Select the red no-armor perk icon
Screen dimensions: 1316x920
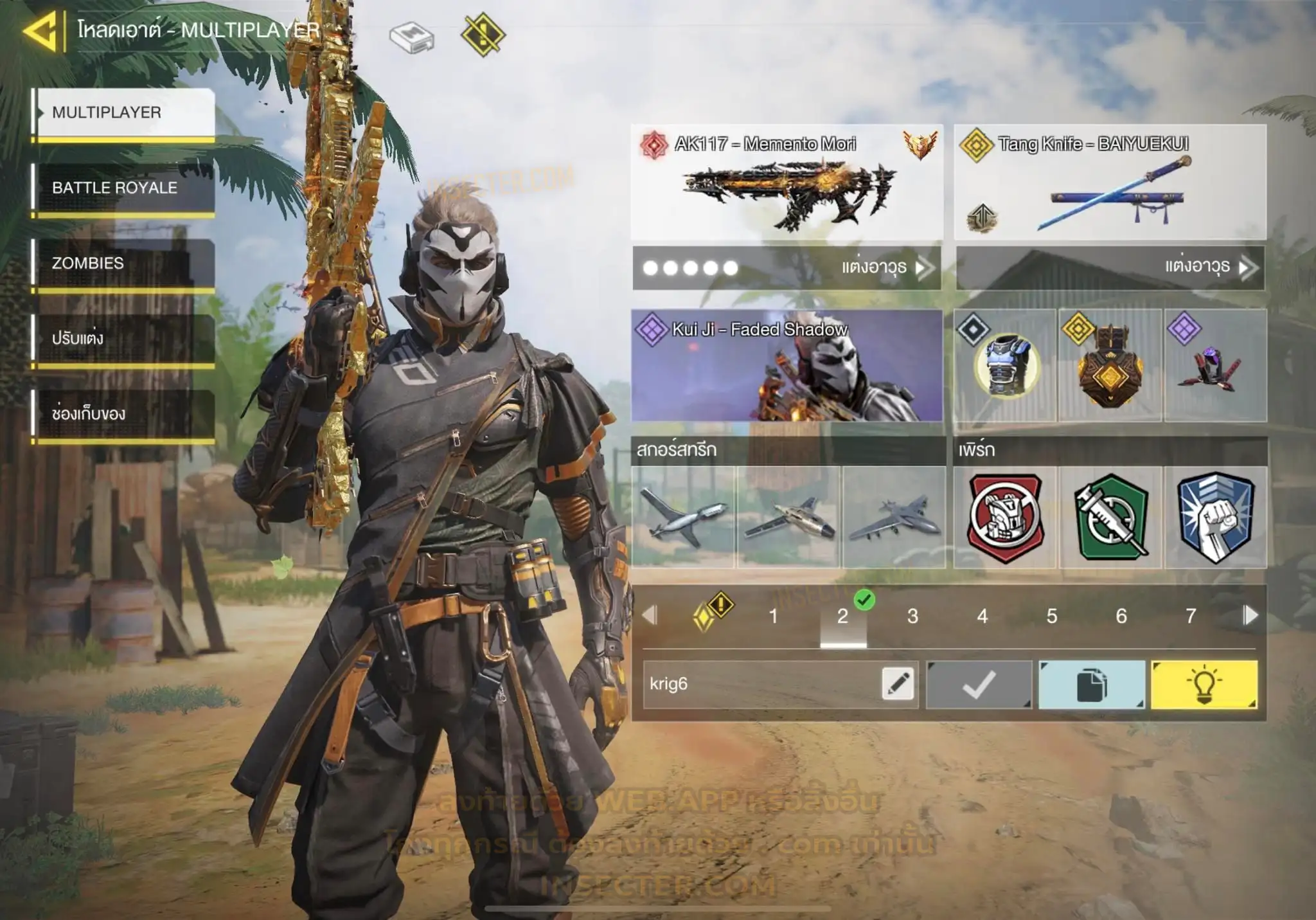[1006, 518]
